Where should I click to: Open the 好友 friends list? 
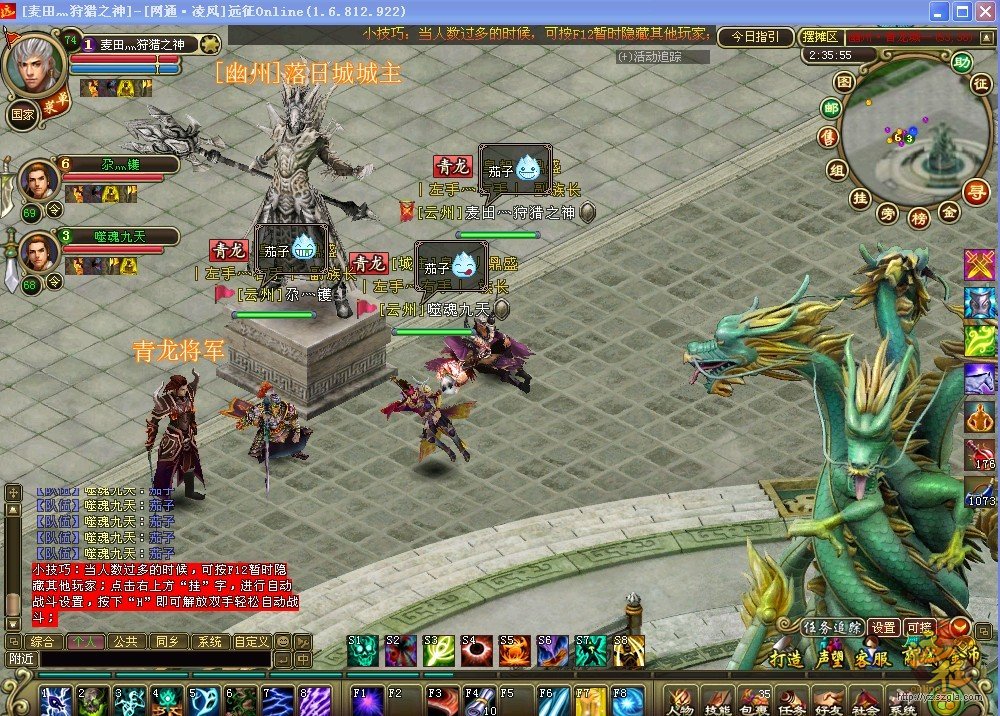pyautogui.click(x=826, y=700)
